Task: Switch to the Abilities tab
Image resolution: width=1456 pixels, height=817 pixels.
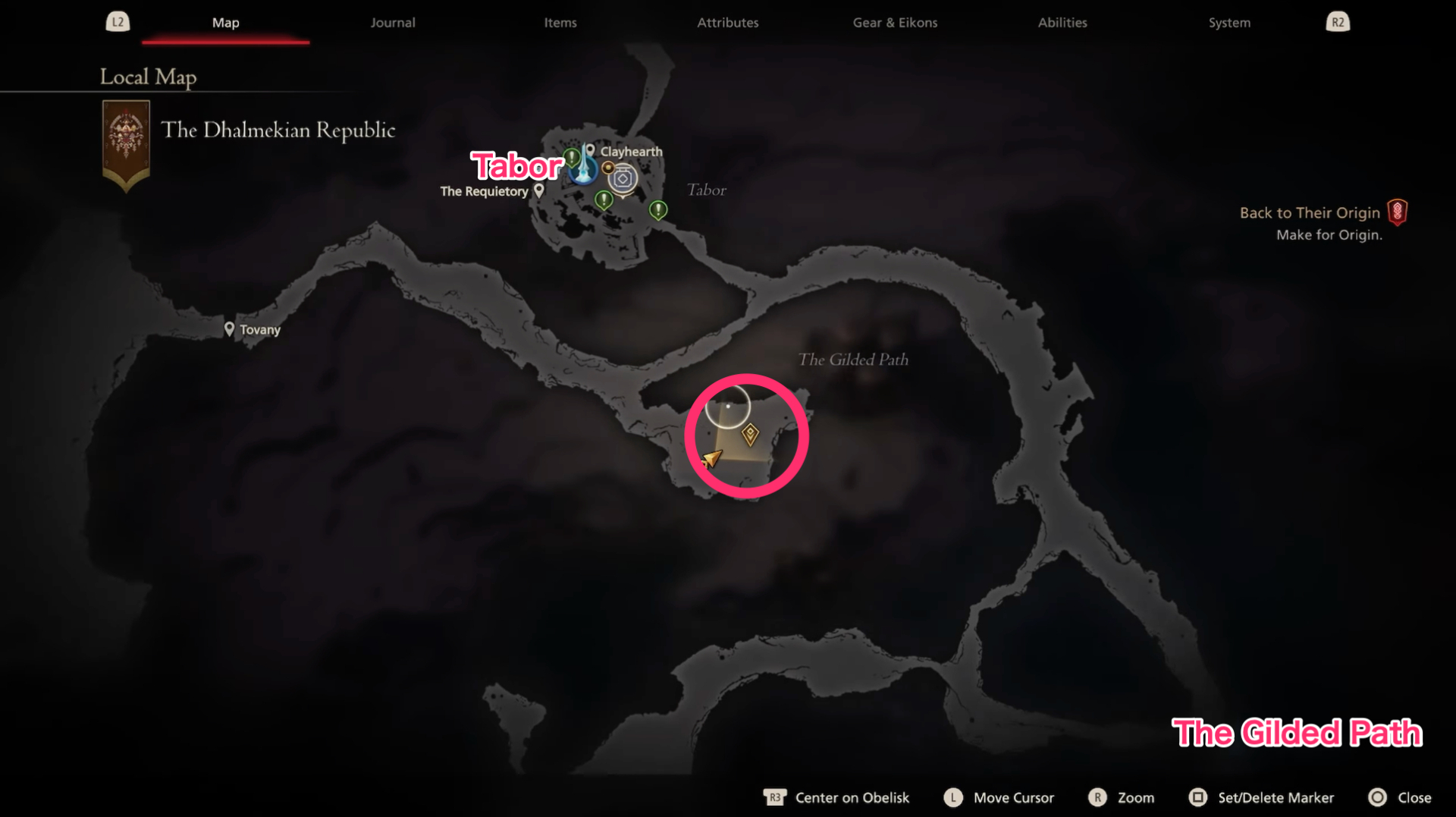Action: (1062, 23)
